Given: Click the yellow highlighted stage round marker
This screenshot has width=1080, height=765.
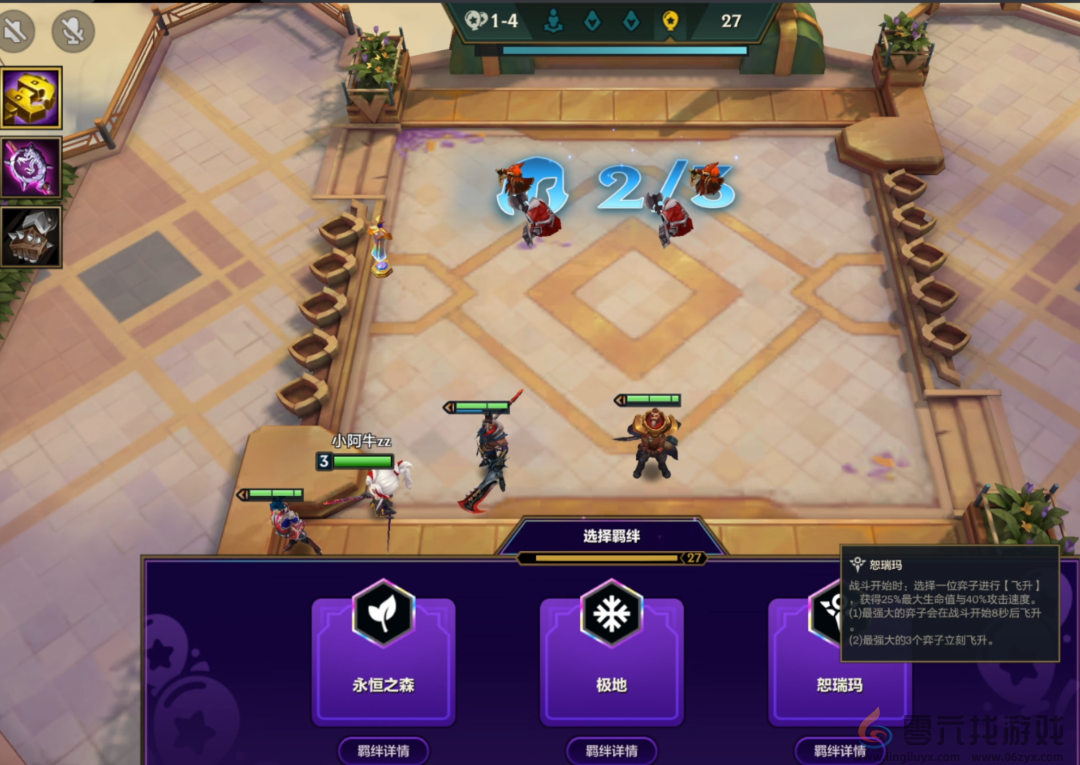Looking at the screenshot, I should [x=670, y=20].
